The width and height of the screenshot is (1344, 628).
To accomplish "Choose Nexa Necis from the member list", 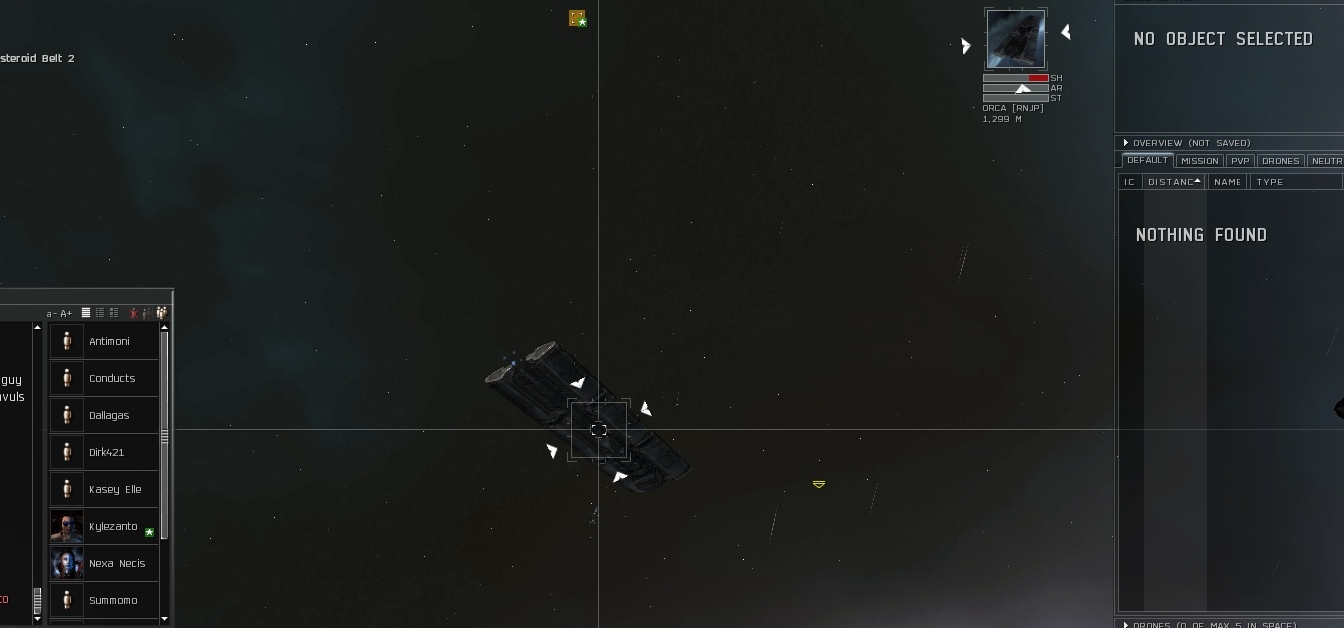I will pos(116,564).
